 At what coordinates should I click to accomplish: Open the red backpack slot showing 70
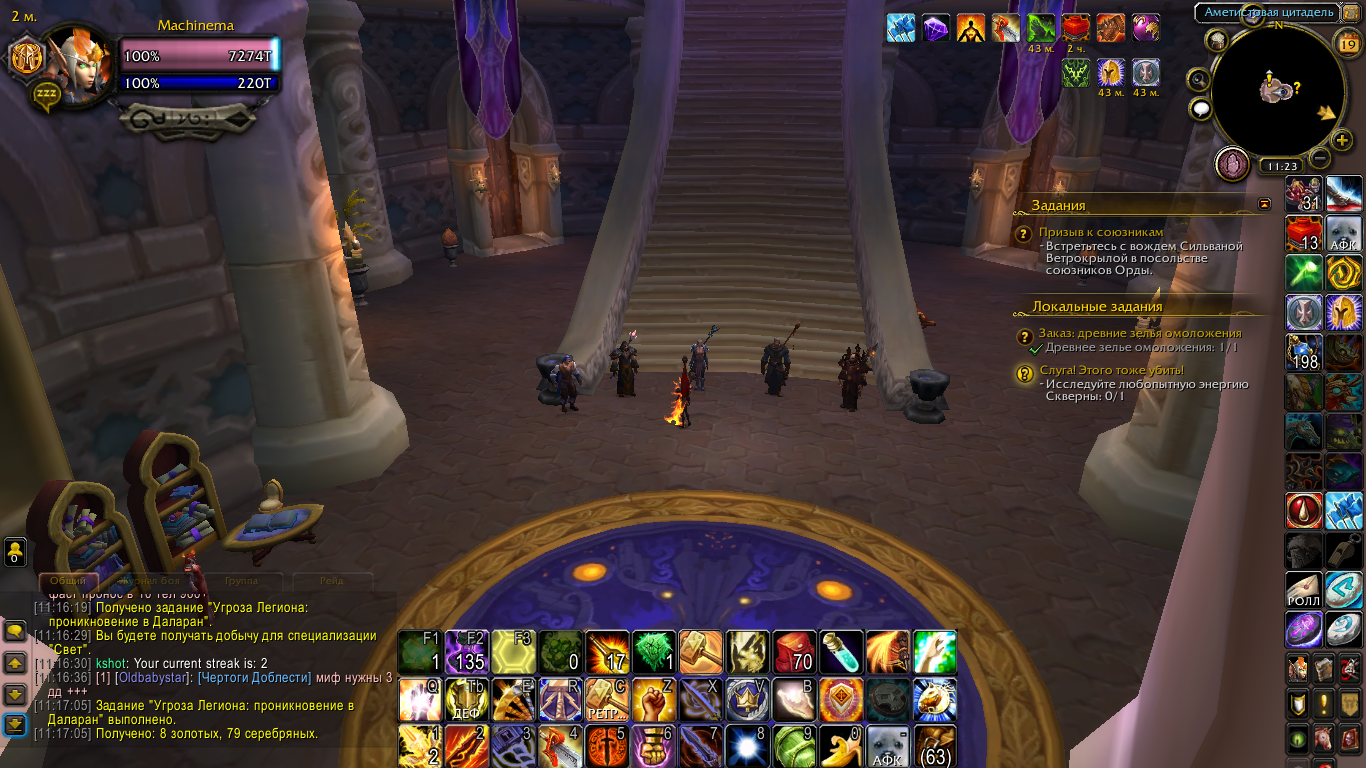(x=794, y=652)
